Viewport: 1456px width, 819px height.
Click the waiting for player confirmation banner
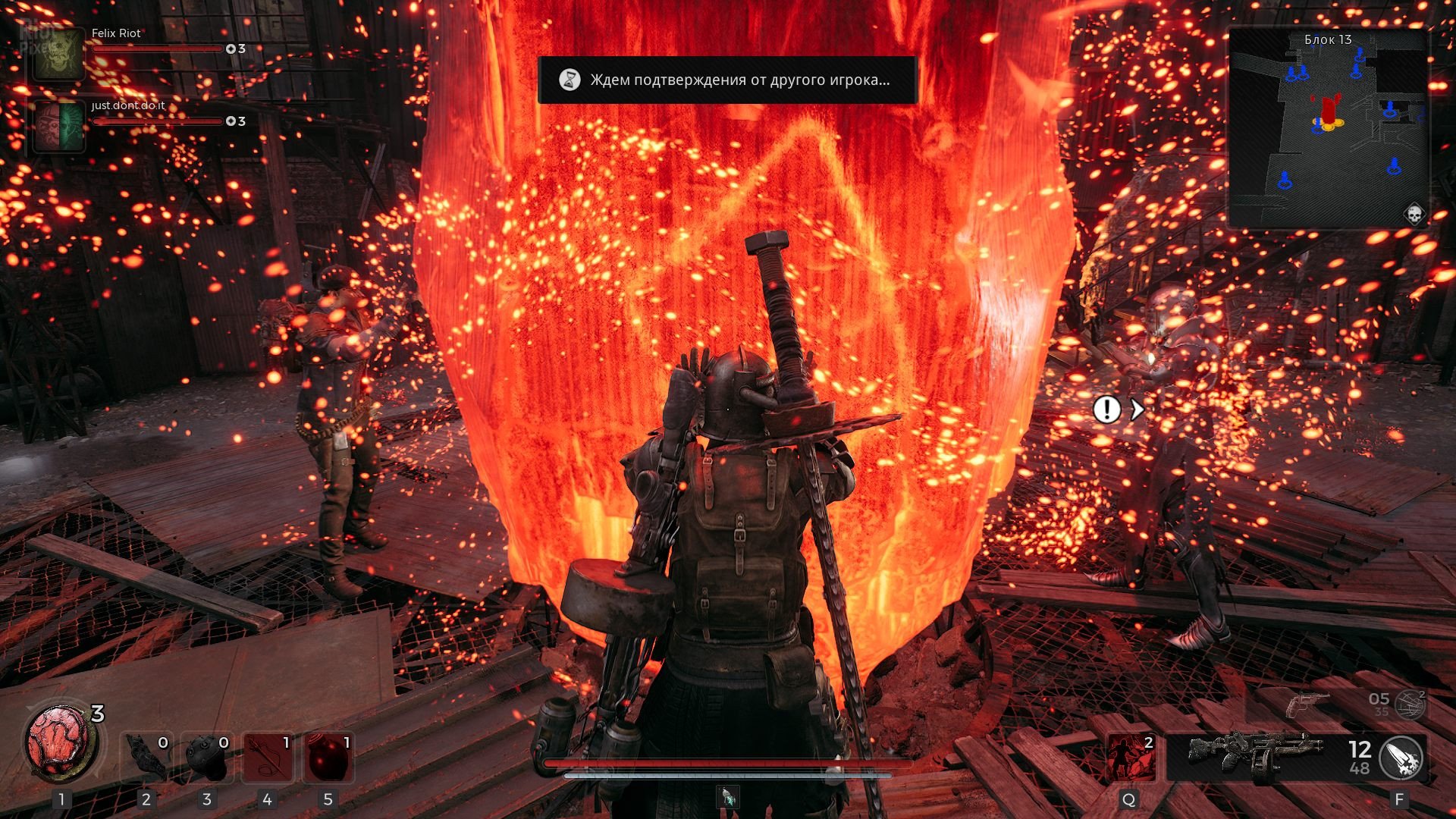point(726,80)
